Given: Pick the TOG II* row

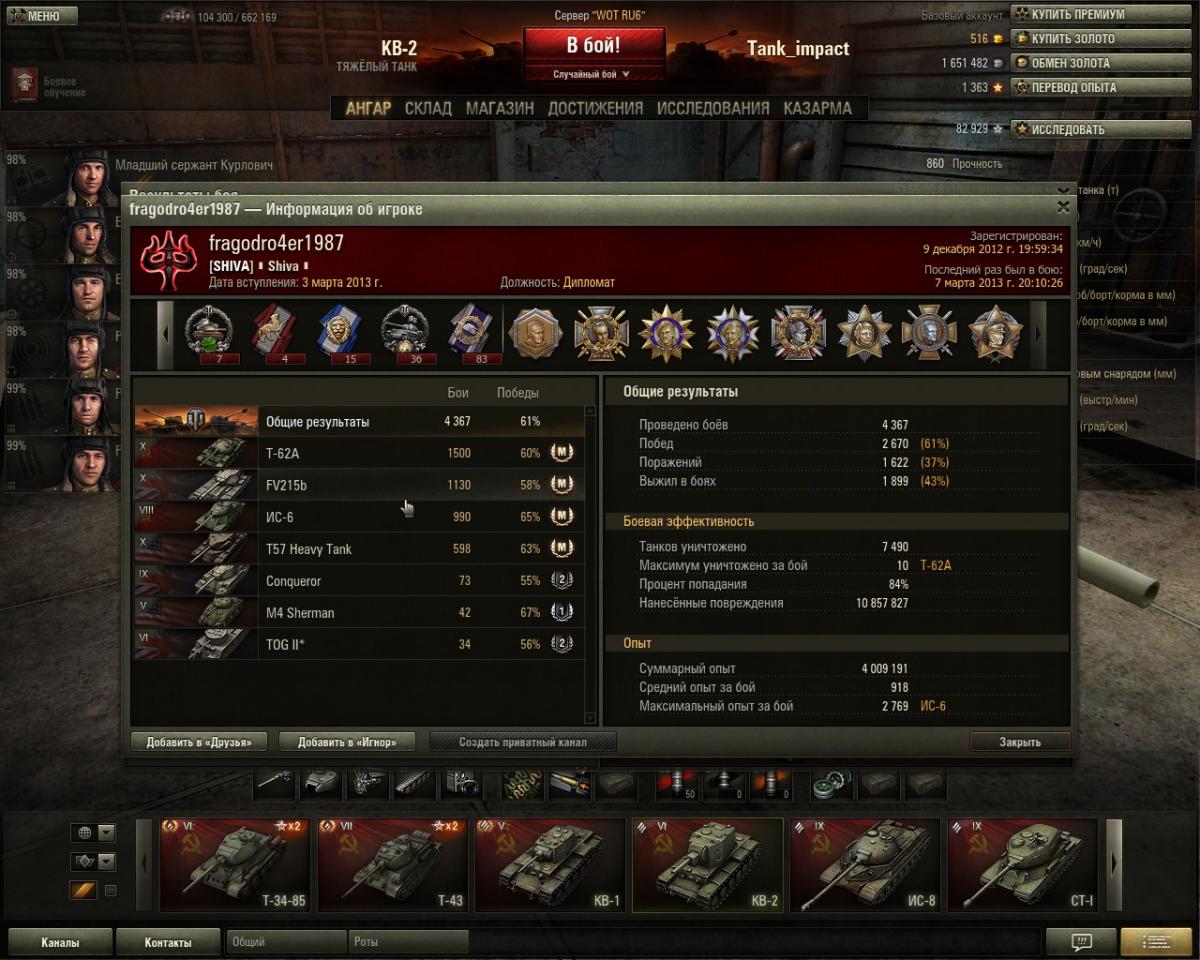Looking at the screenshot, I should tap(358, 645).
